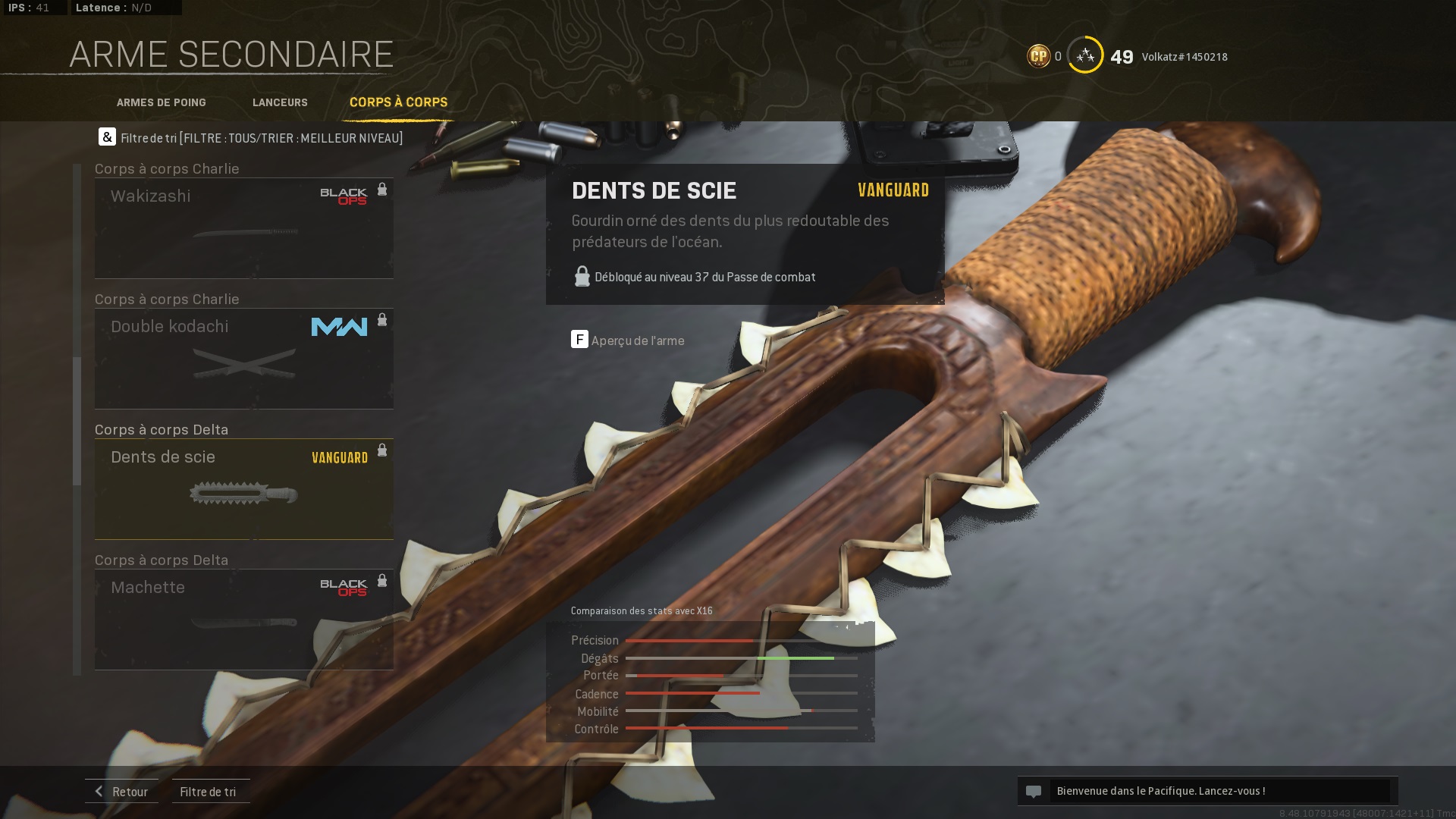Switch to the ARMES DE POING tab
Image resolution: width=1456 pixels, height=819 pixels.
[161, 102]
